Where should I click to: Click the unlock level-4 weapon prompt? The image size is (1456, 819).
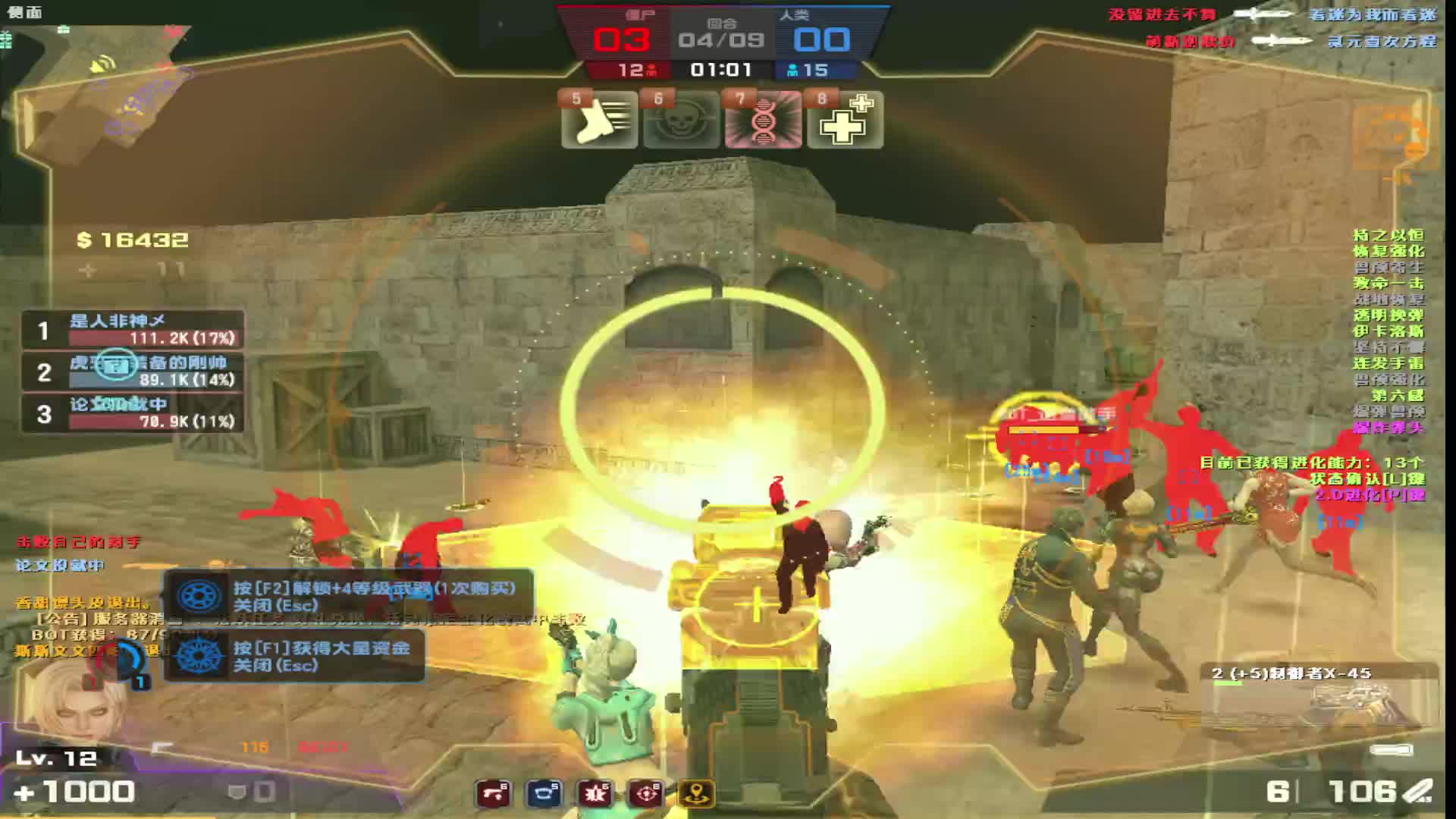(349, 596)
